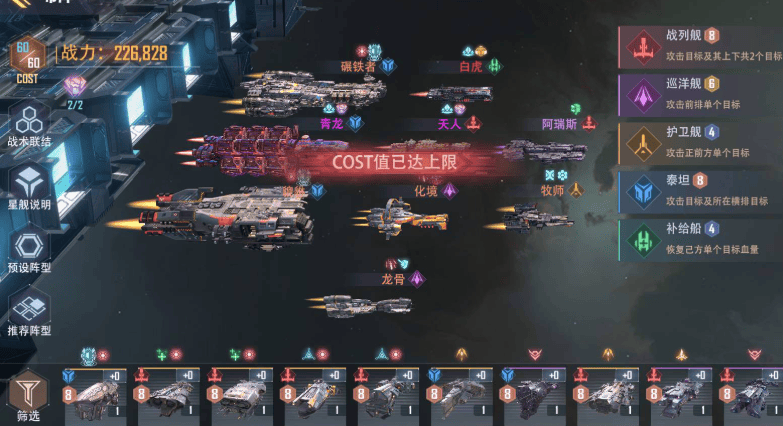Open the 筛选 filter funnel
The height and width of the screenshot is (426, 783).
[27, 395]
